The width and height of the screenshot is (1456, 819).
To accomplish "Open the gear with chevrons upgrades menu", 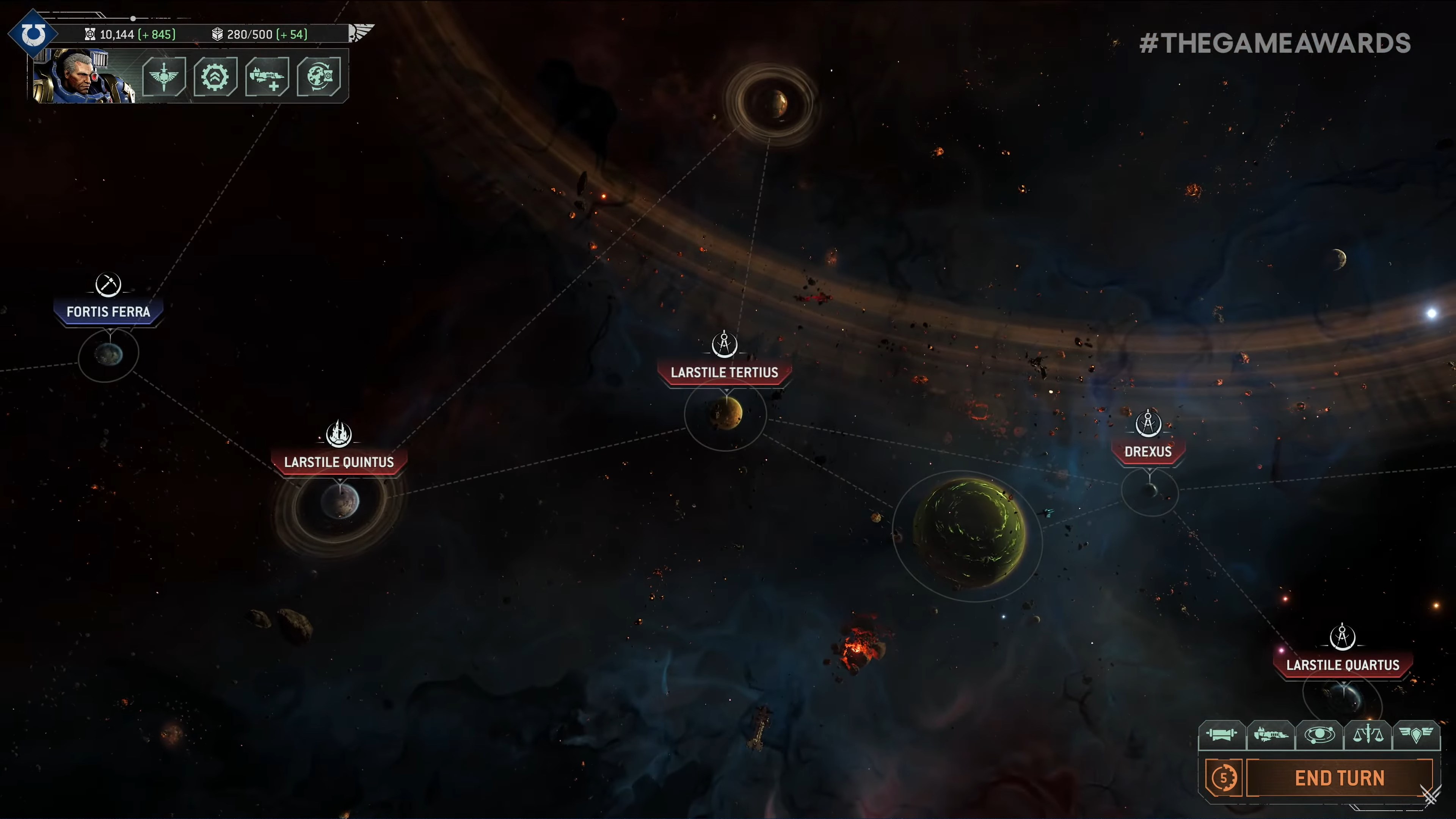I will pyautogui.click(x=215, y=76).
